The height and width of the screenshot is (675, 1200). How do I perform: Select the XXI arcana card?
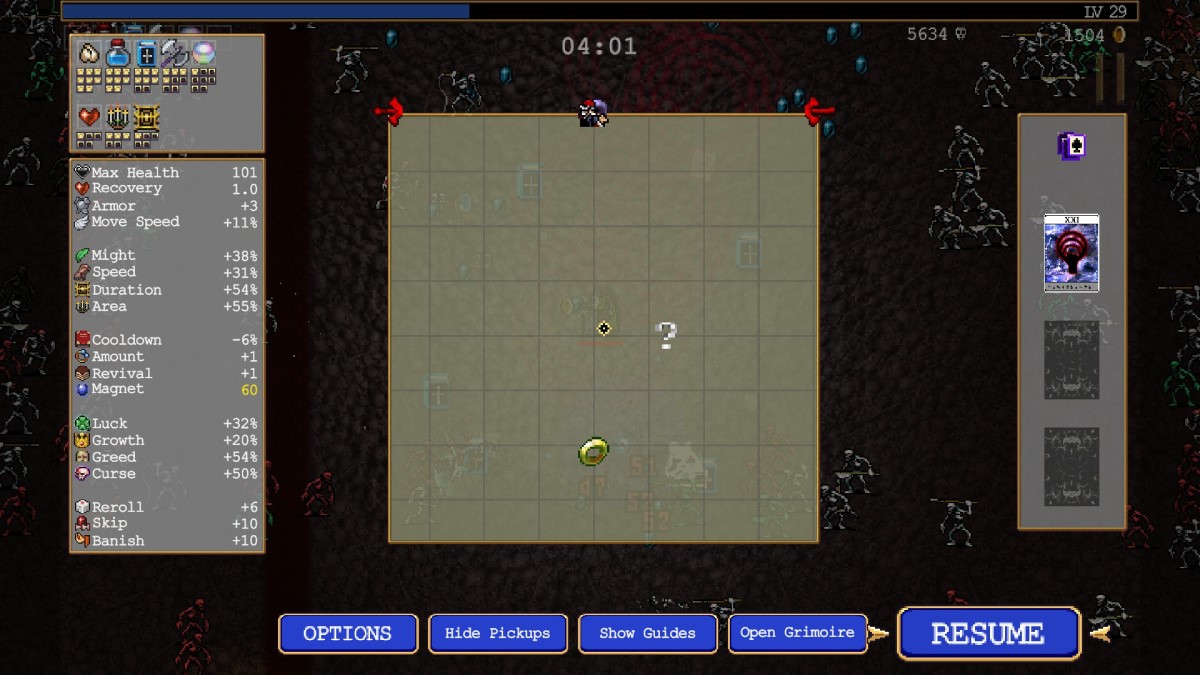point(1071,252)
